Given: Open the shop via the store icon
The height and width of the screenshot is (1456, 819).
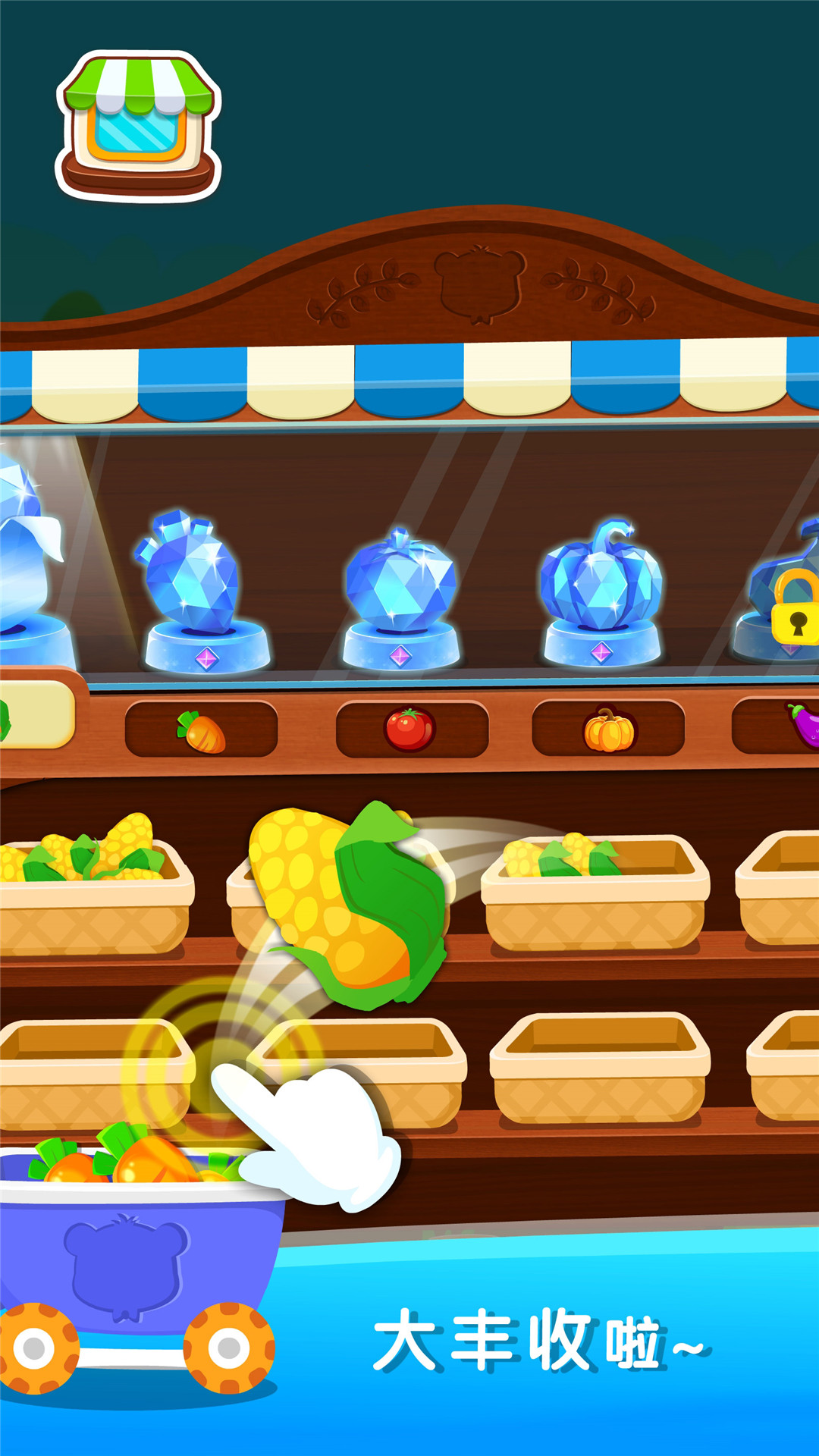Looking at the screenshot, I should [x=138, y=126].
